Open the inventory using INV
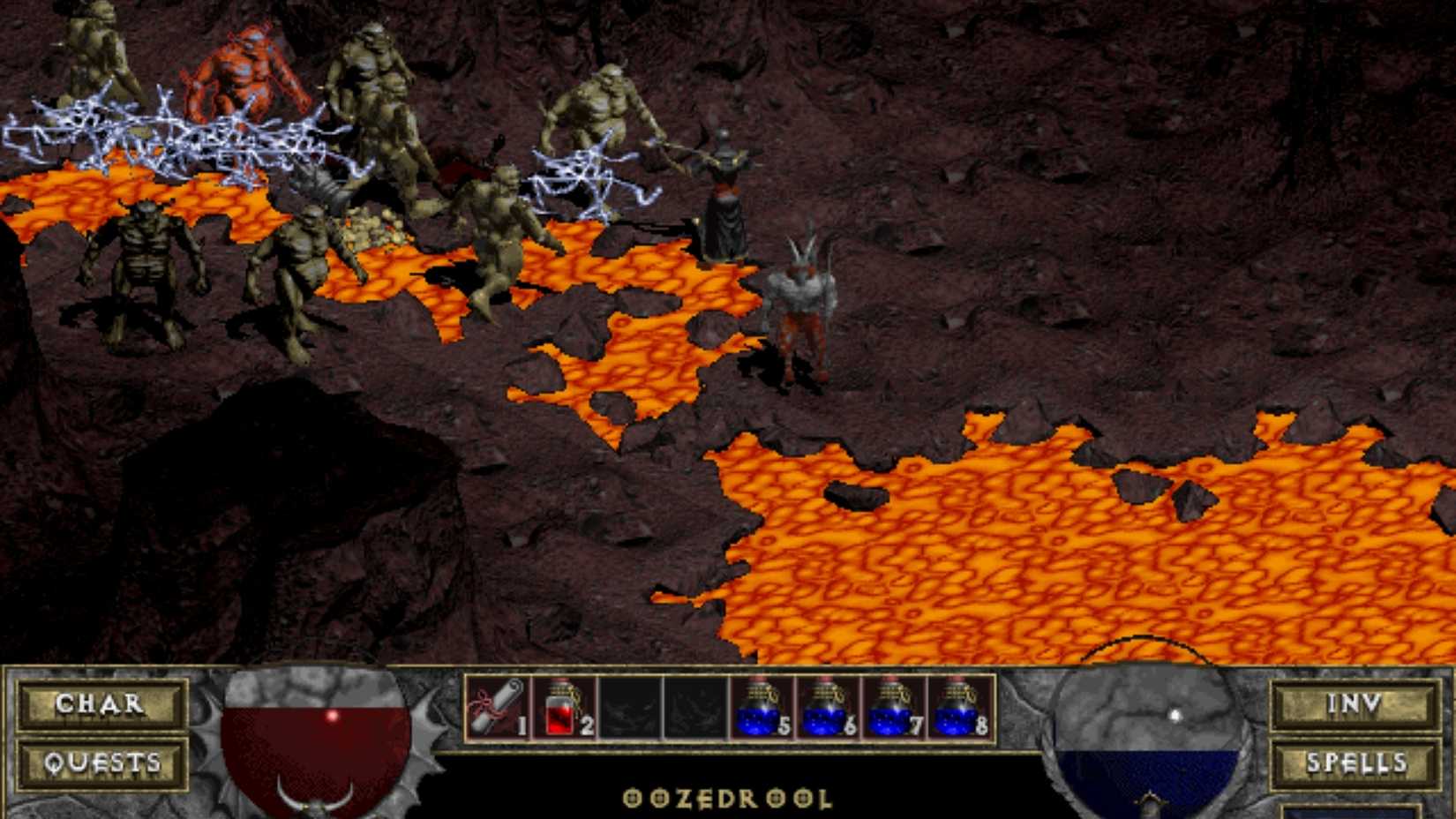 1356,703
